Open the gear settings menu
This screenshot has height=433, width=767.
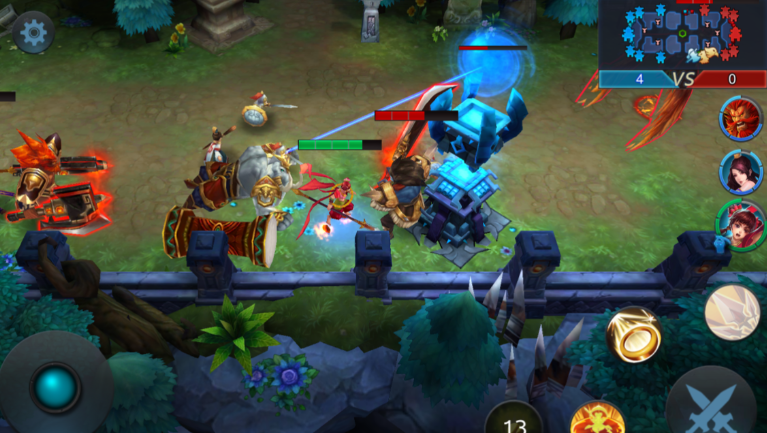tap(33, 33)
